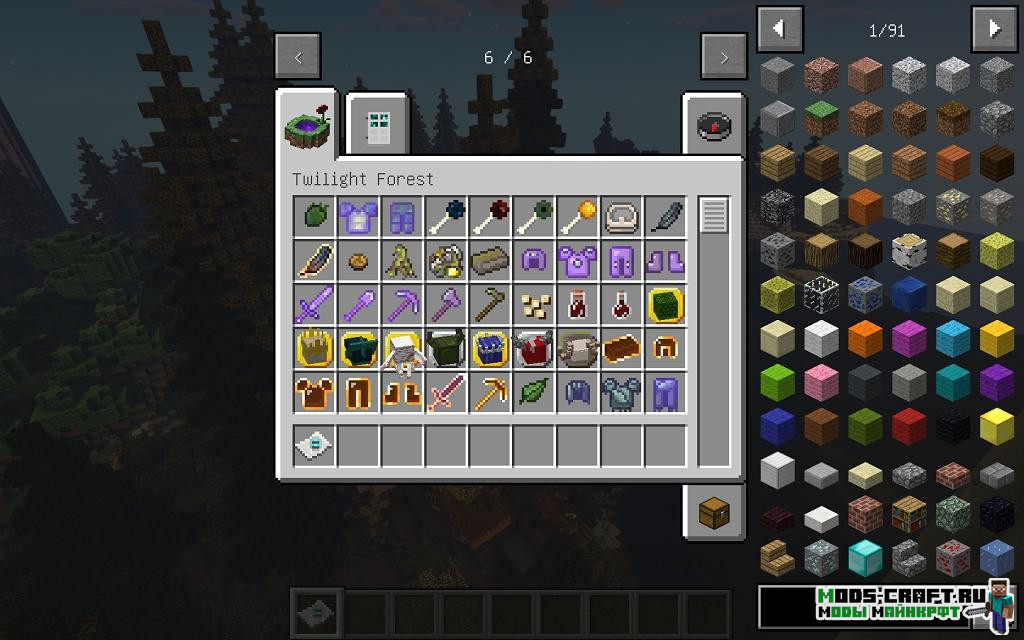1024x640 pixels.
Task: Choose the bookshelf block in the item list
Action: coord(909,513)
